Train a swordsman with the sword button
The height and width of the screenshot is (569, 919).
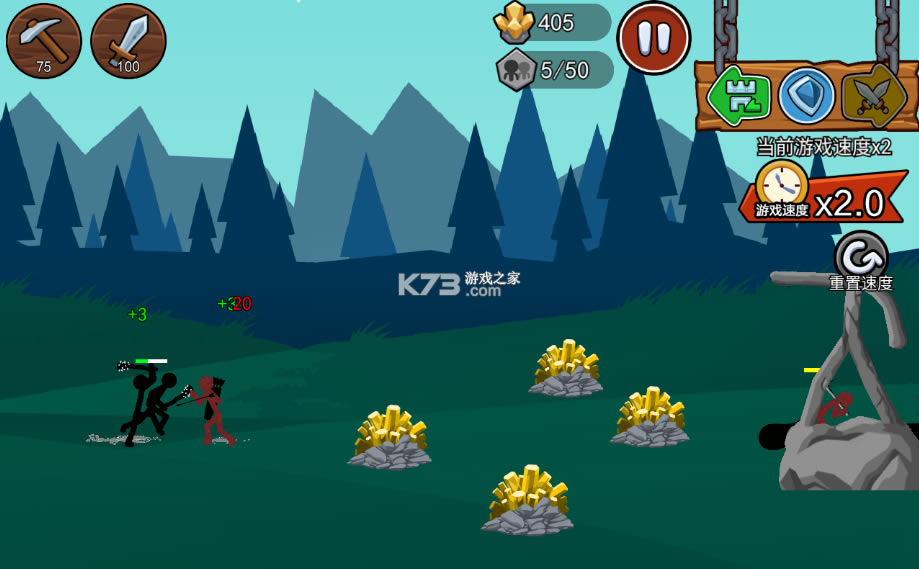[128, 41]
